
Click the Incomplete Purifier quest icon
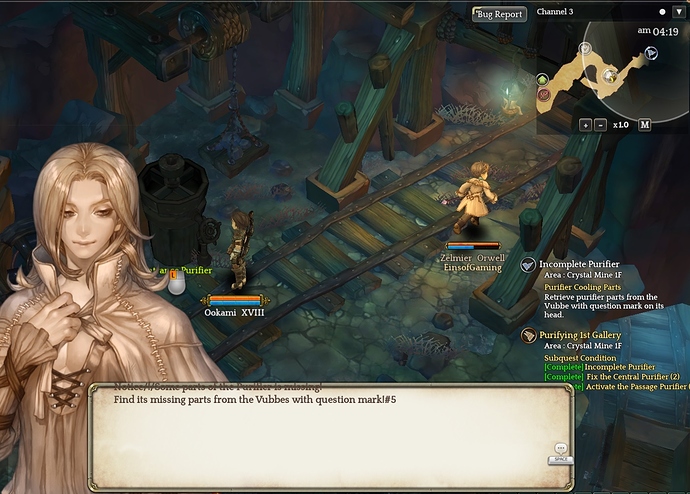tap(528, 265)
